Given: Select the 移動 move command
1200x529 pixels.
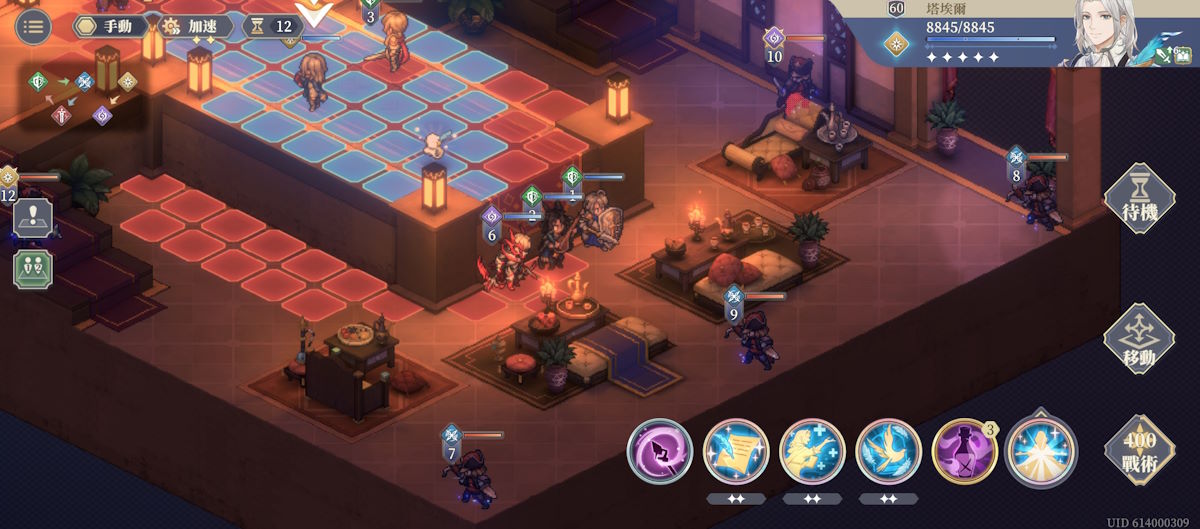Looking at the screenshot, I should 1138,340.
